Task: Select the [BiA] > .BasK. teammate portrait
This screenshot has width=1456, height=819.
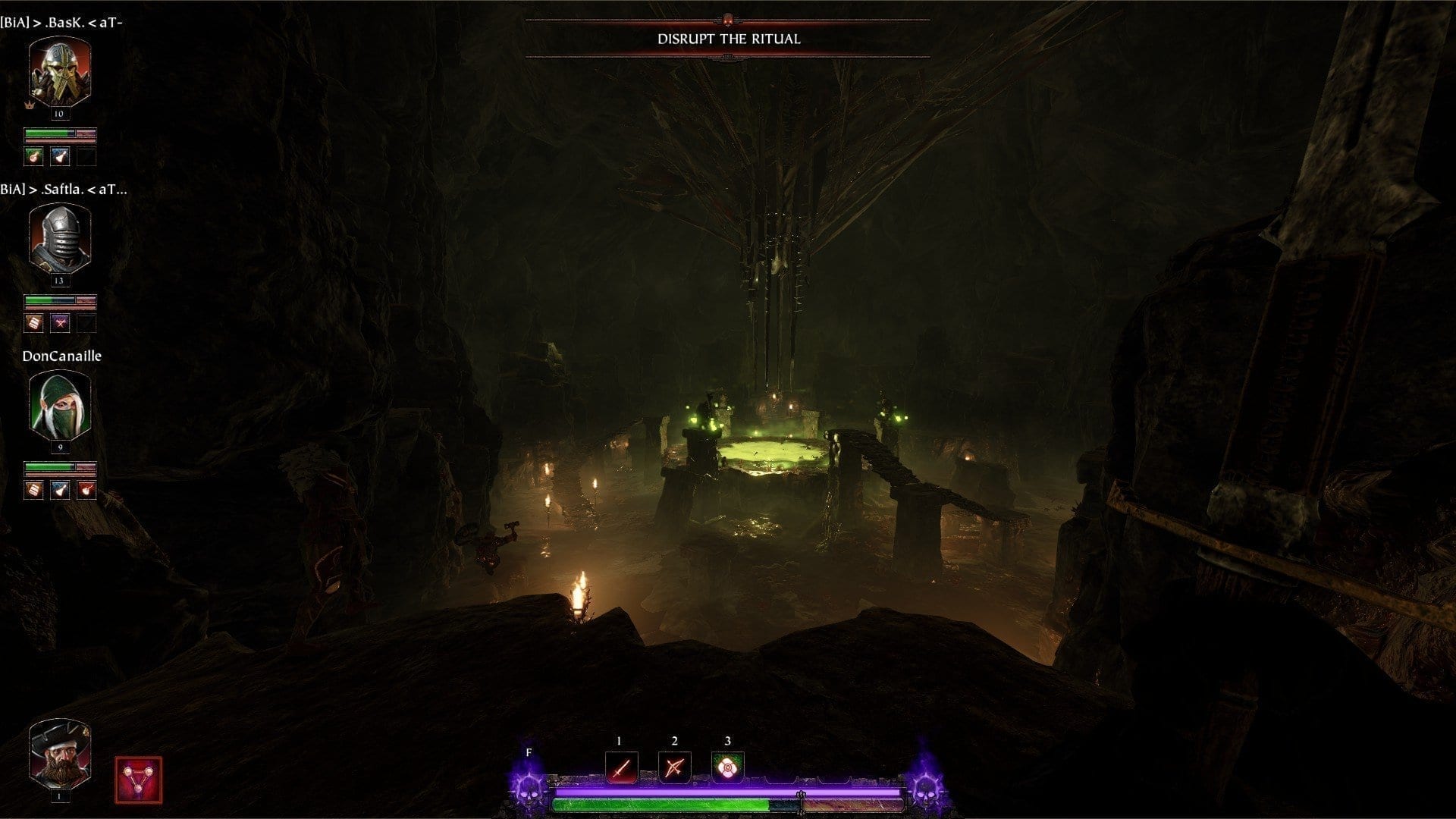Action: tap(59, 72)
